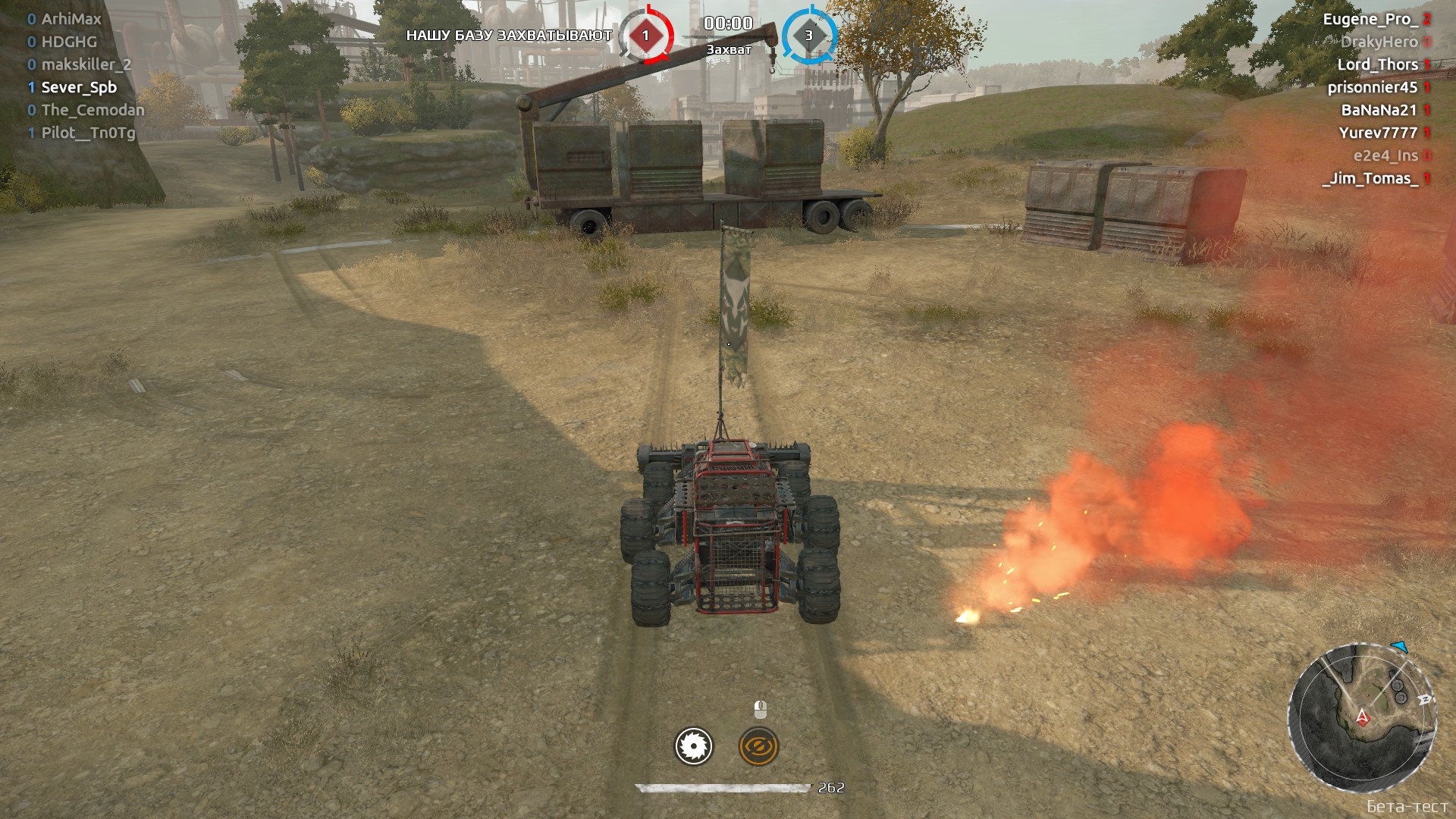Viewport: 1456px width, 819px height.
Task: Select player HDGHG in team list
Action: 69,42
